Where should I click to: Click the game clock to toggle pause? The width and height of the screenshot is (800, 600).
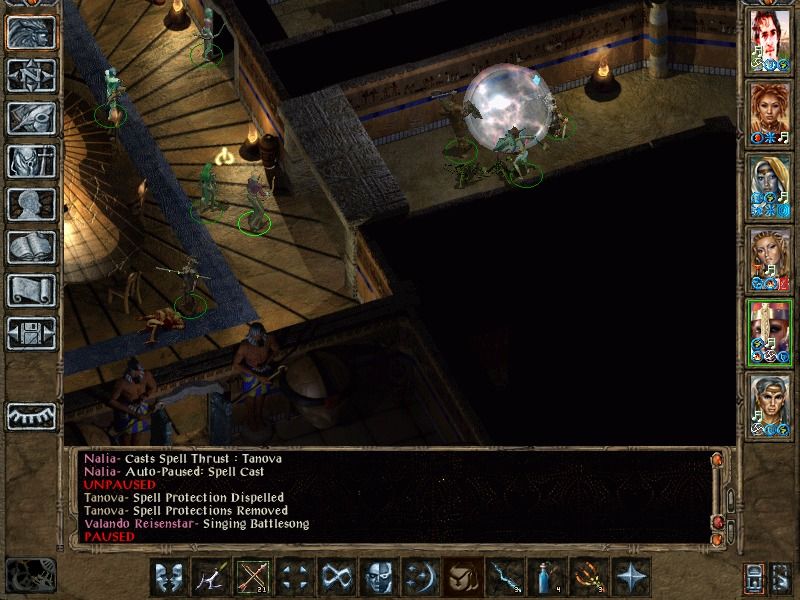pyautogui.click(x=30, y=573)
